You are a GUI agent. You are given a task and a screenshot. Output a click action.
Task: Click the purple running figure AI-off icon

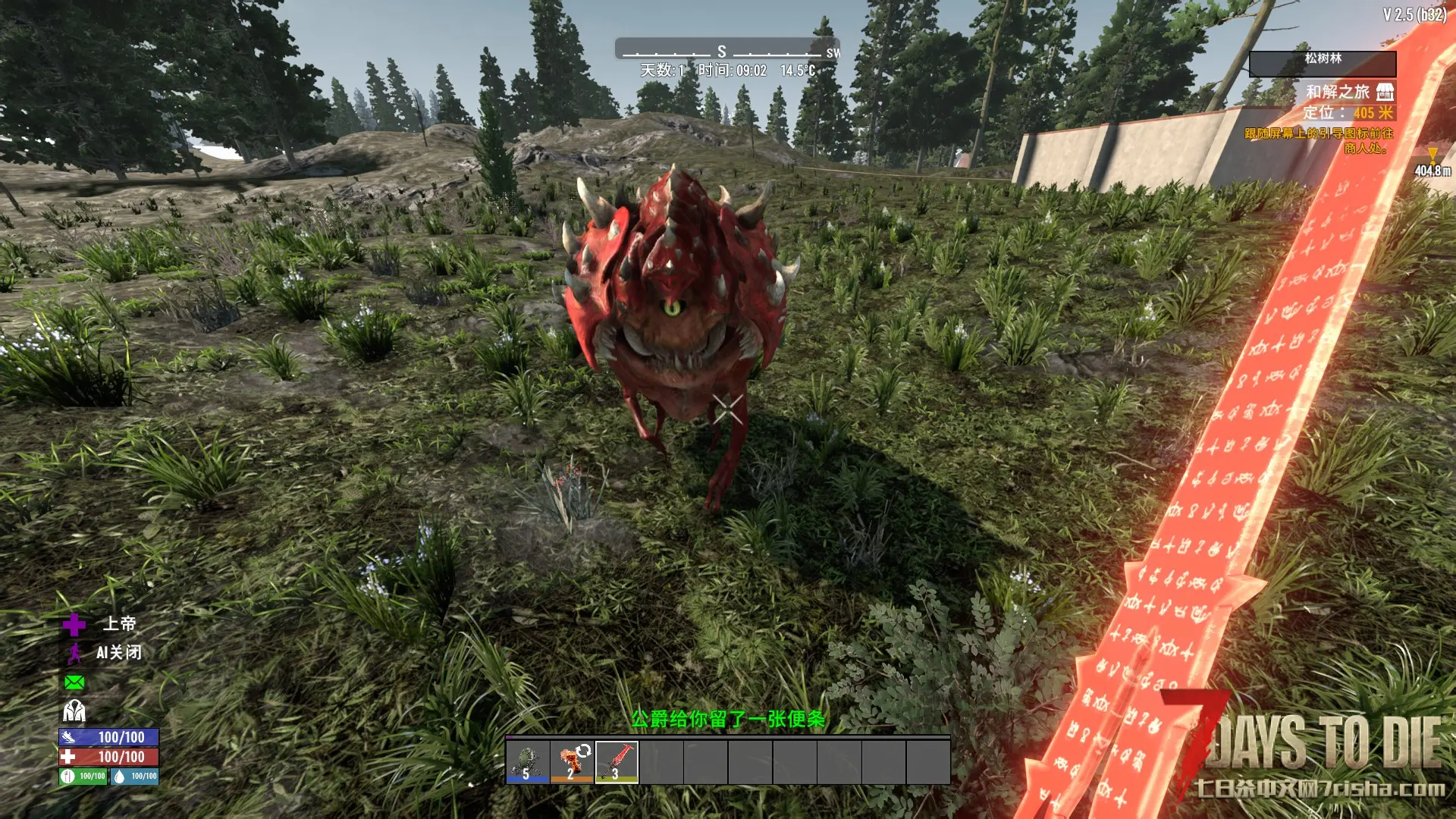[74, 653]
